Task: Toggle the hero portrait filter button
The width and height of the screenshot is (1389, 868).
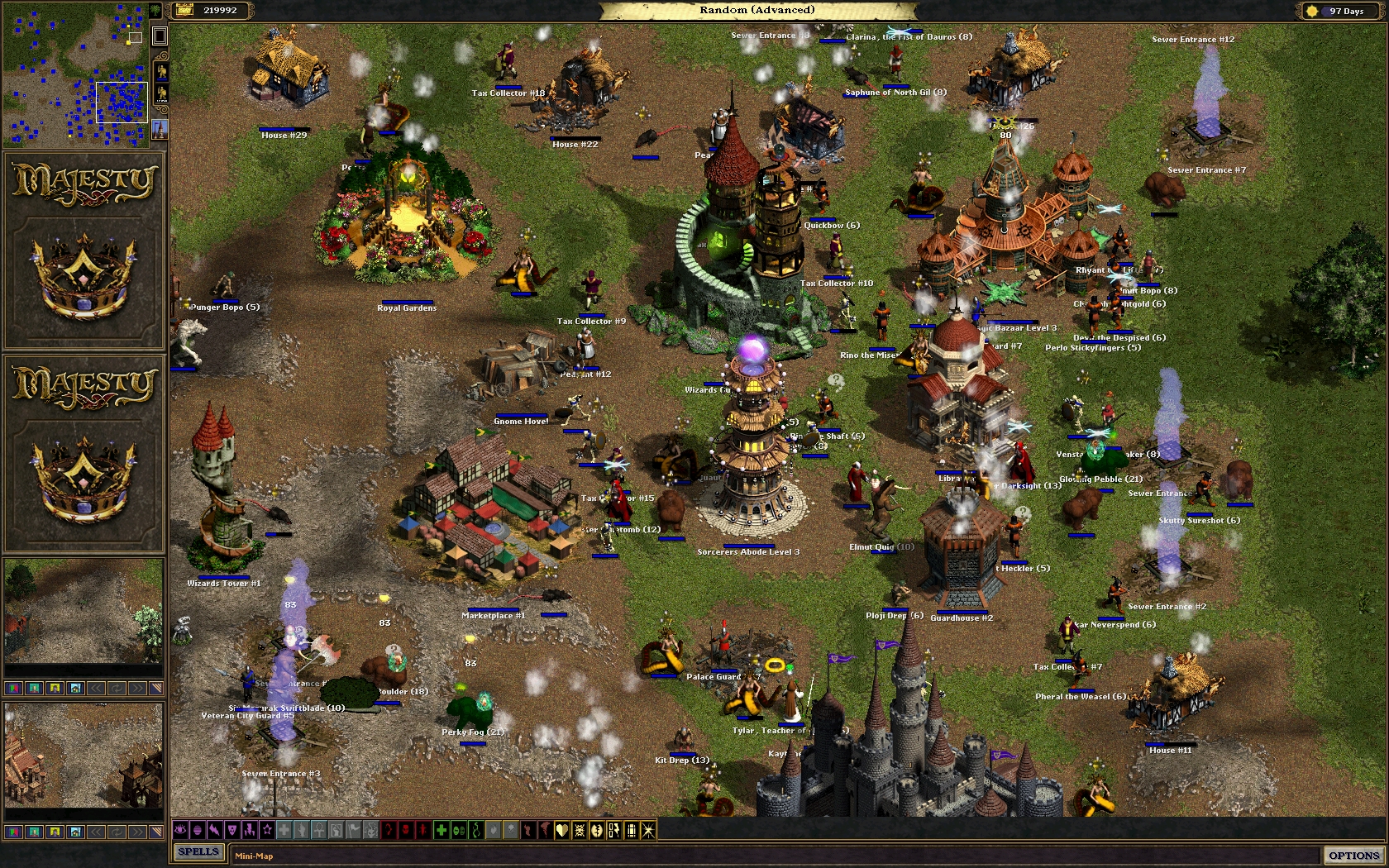Action: click(x=33, y=688)
